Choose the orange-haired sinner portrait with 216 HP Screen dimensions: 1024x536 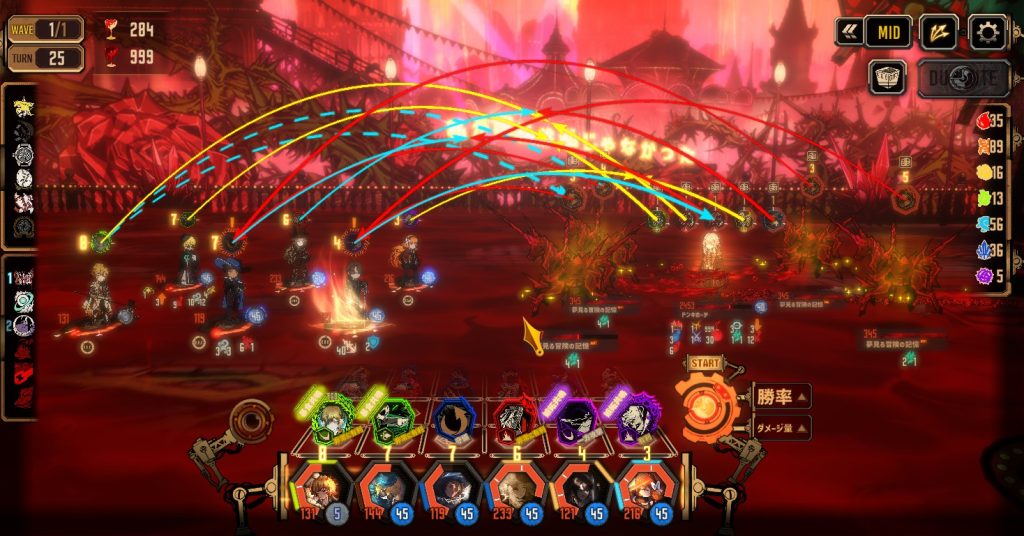point(646,492)
